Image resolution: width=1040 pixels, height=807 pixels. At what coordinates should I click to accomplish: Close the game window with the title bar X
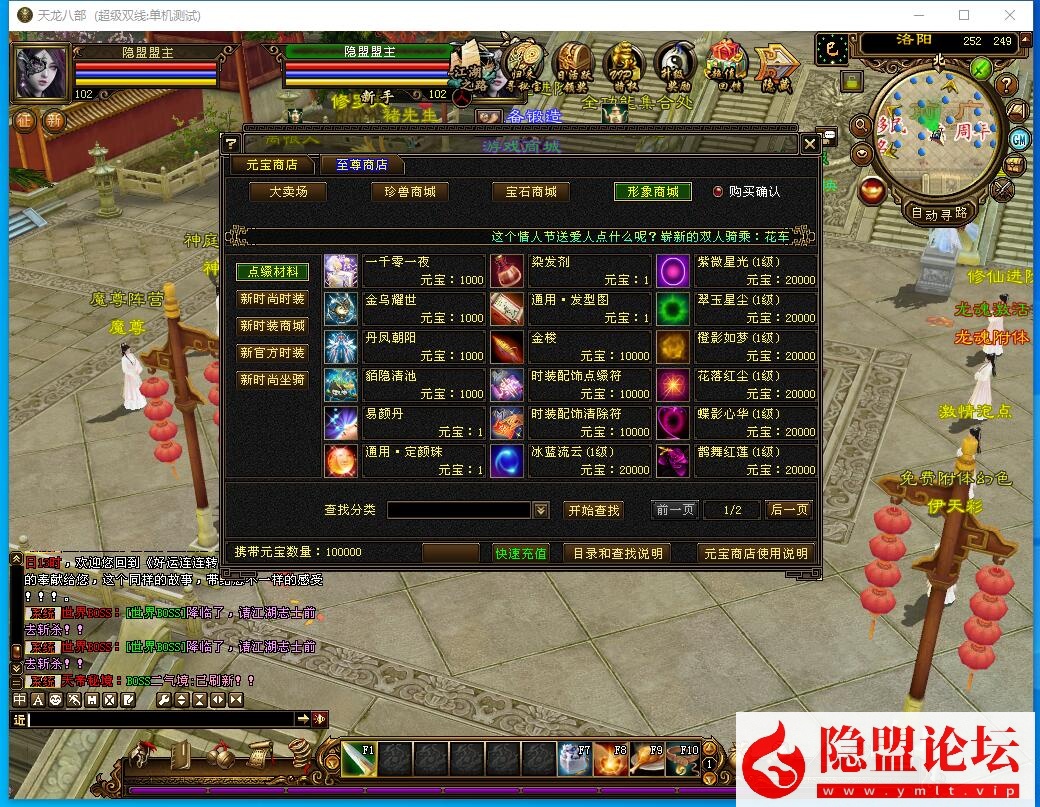pyautogui.click(x=1010, y=15)
